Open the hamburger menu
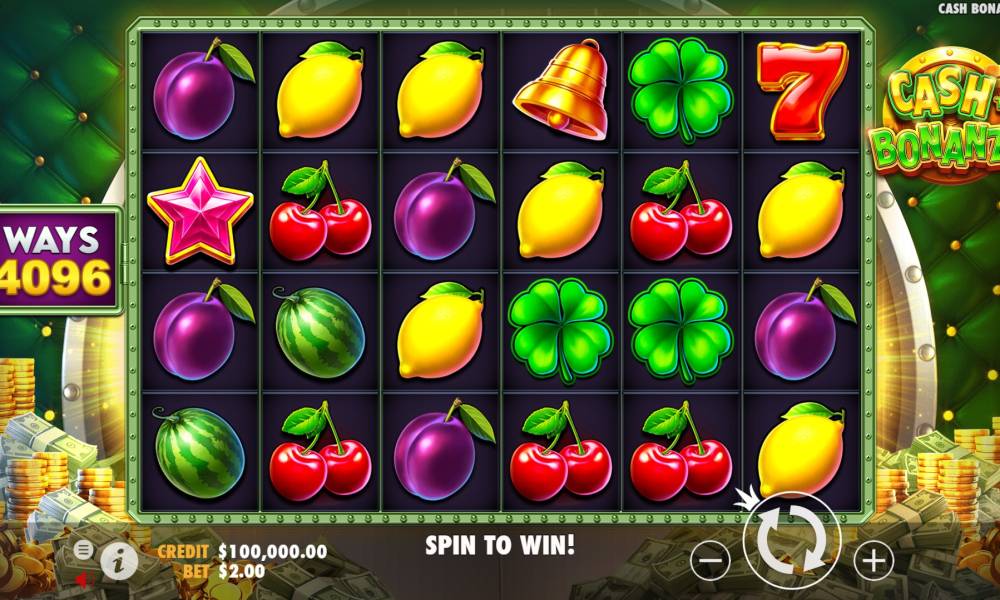The image size is (1000, 600). tap(84, 549)
